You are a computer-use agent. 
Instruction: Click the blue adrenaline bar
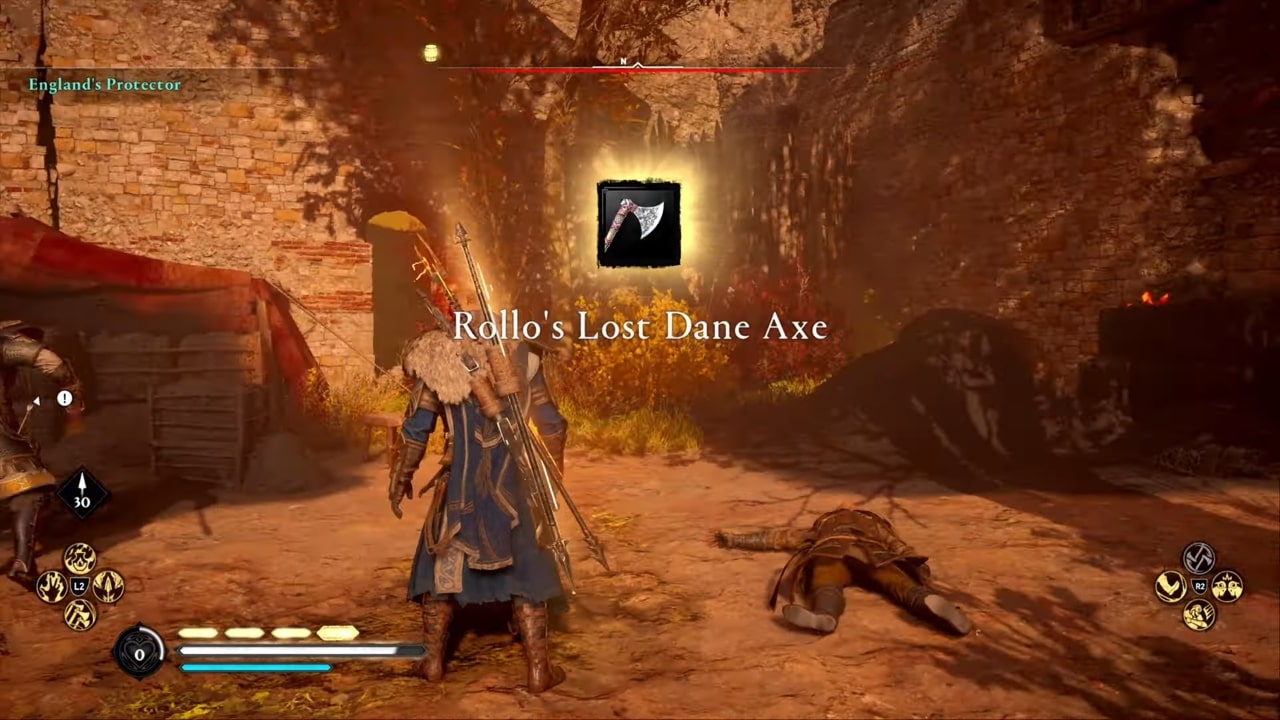pos(255,667)
